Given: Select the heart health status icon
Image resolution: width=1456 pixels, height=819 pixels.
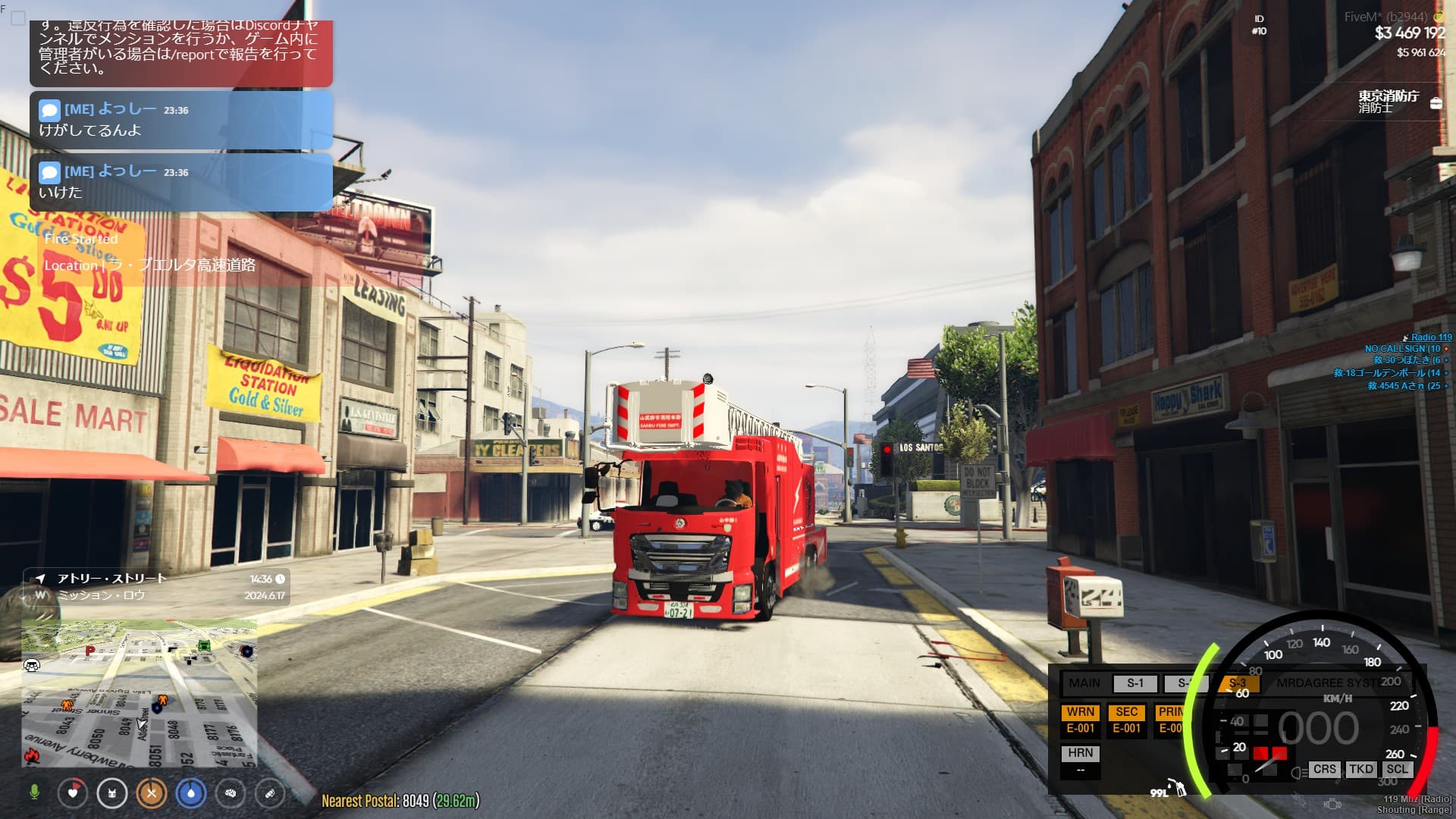Looking at the screenshot, I should pyautogui.click(x=73, y=793).
